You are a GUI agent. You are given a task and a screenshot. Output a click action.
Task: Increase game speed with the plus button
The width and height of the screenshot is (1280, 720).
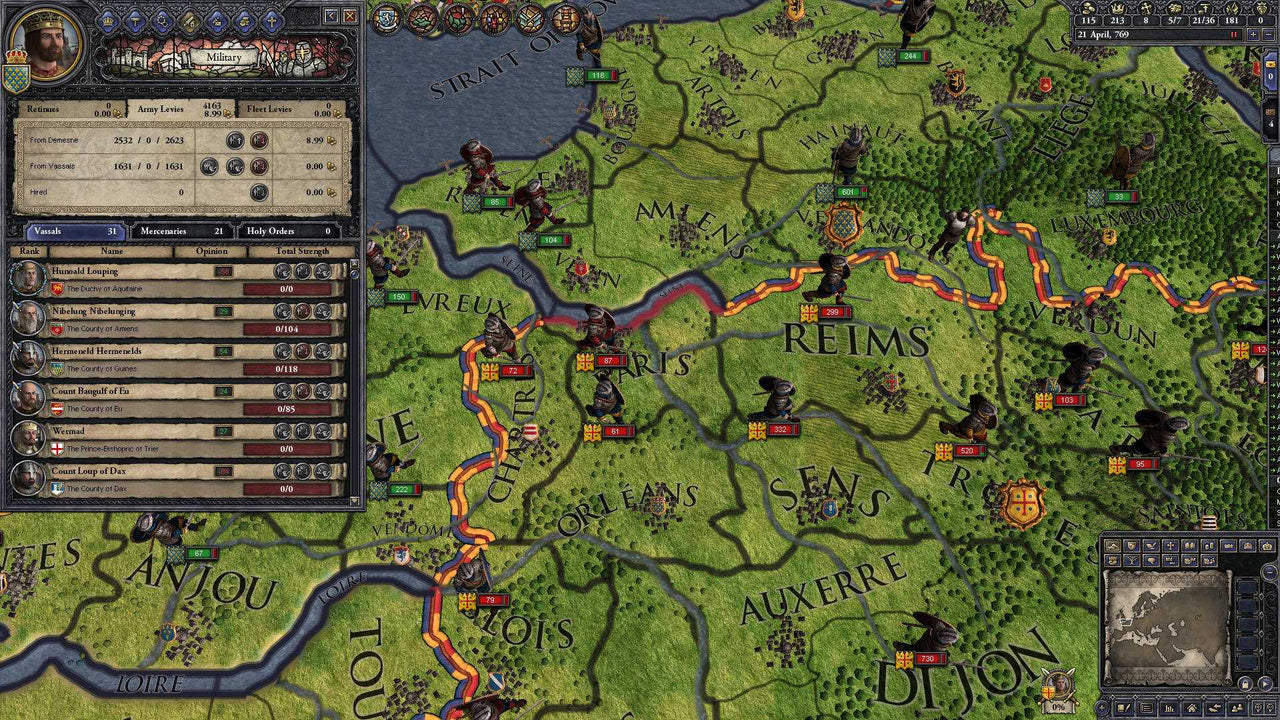point(1253,33)
